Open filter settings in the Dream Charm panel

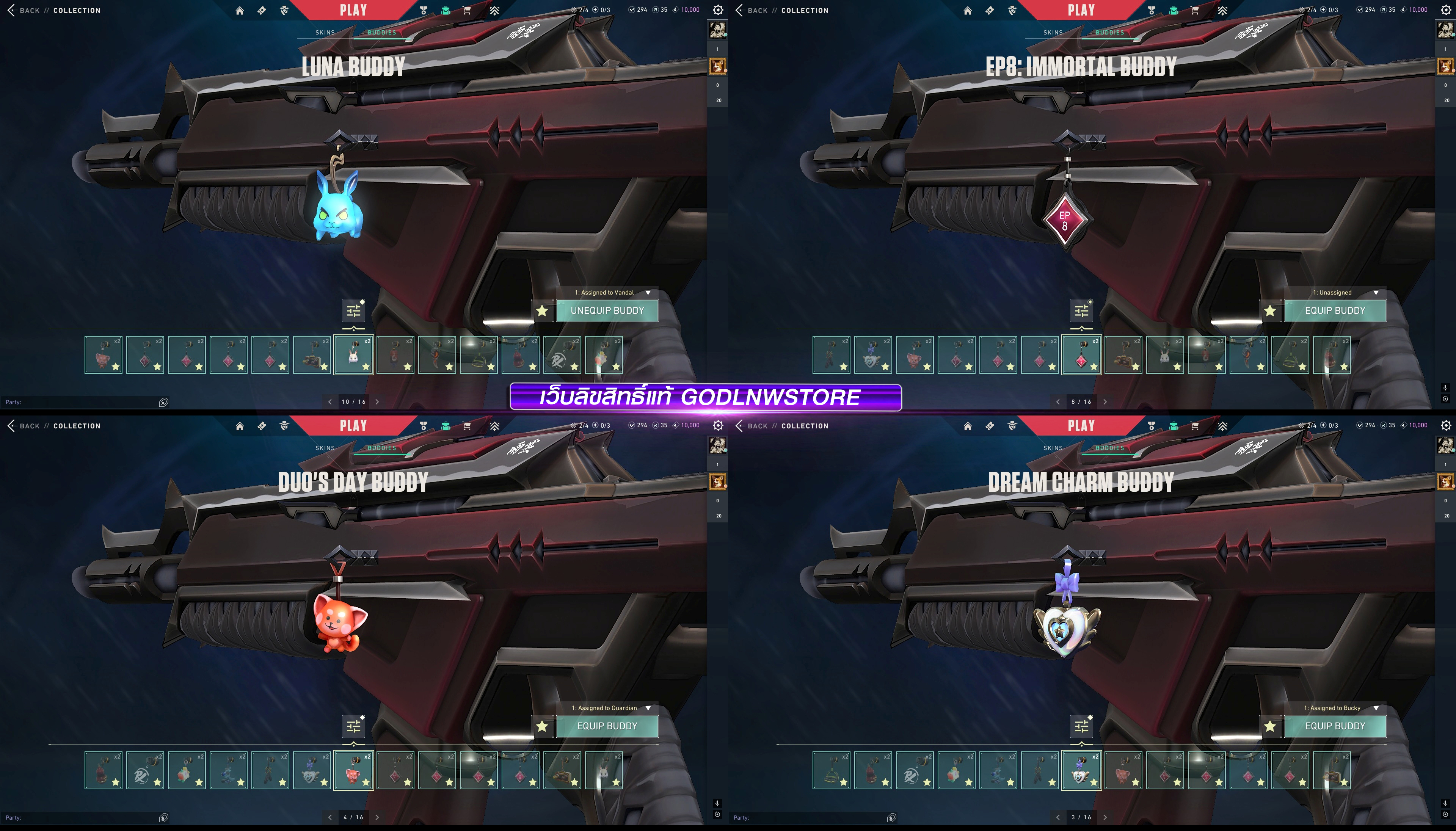tap(1082, 726)
